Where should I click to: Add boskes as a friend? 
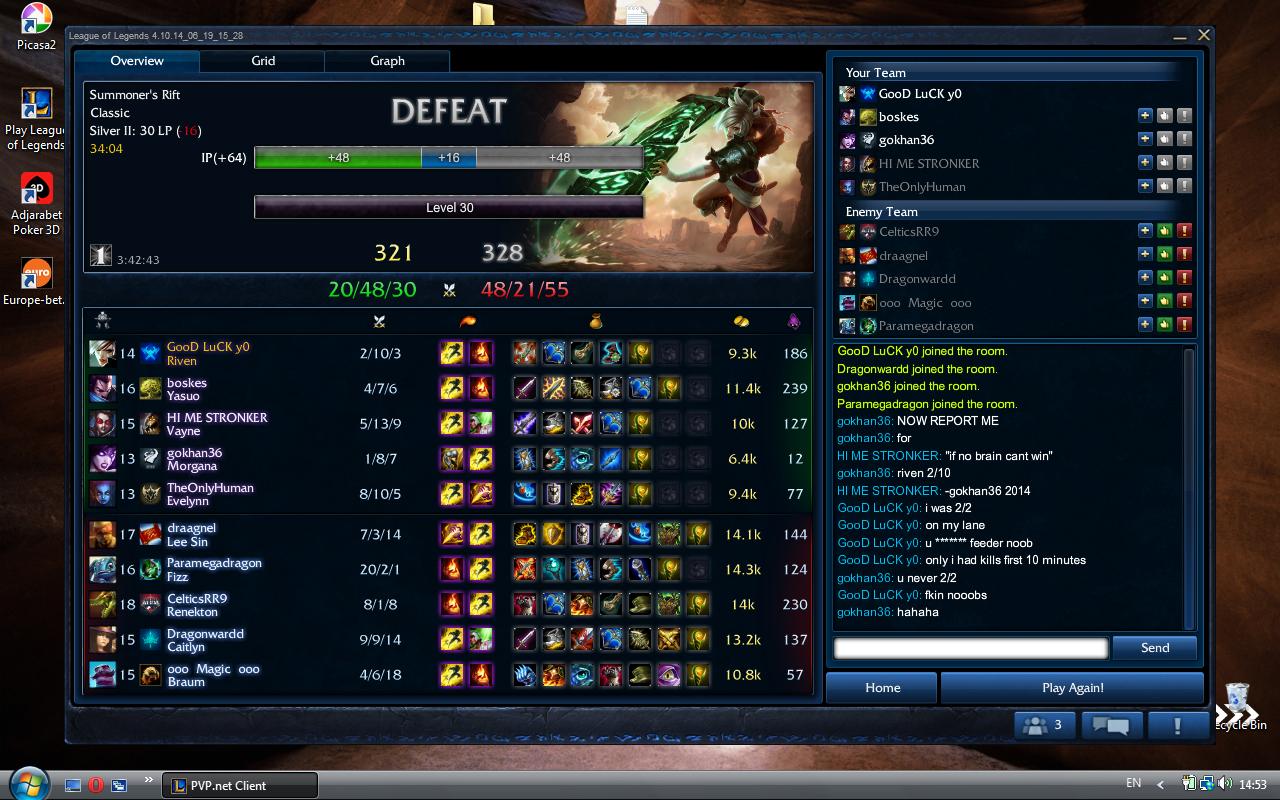(1145, 116)
